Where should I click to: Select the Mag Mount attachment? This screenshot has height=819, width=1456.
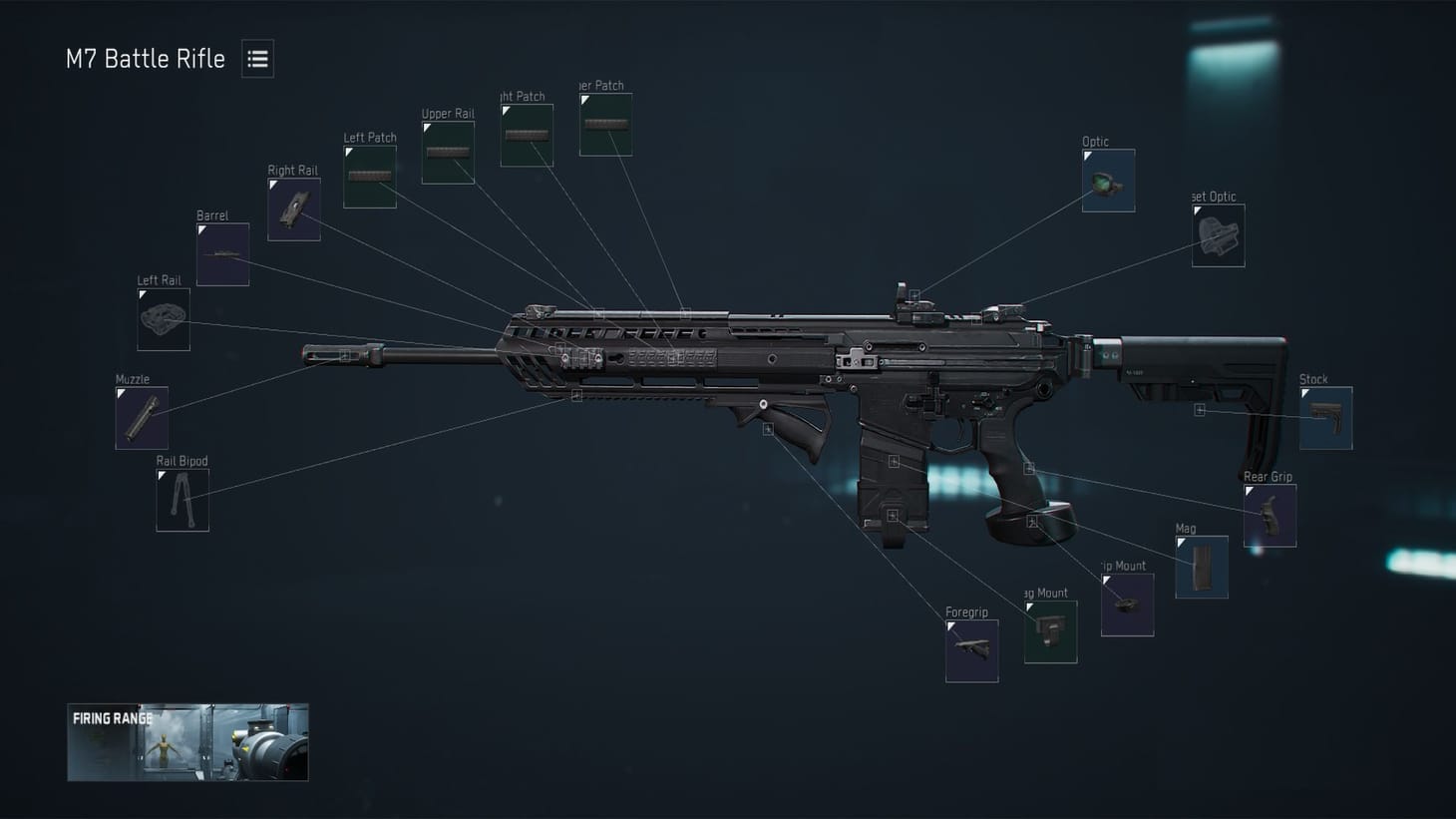coord(1050,631)
